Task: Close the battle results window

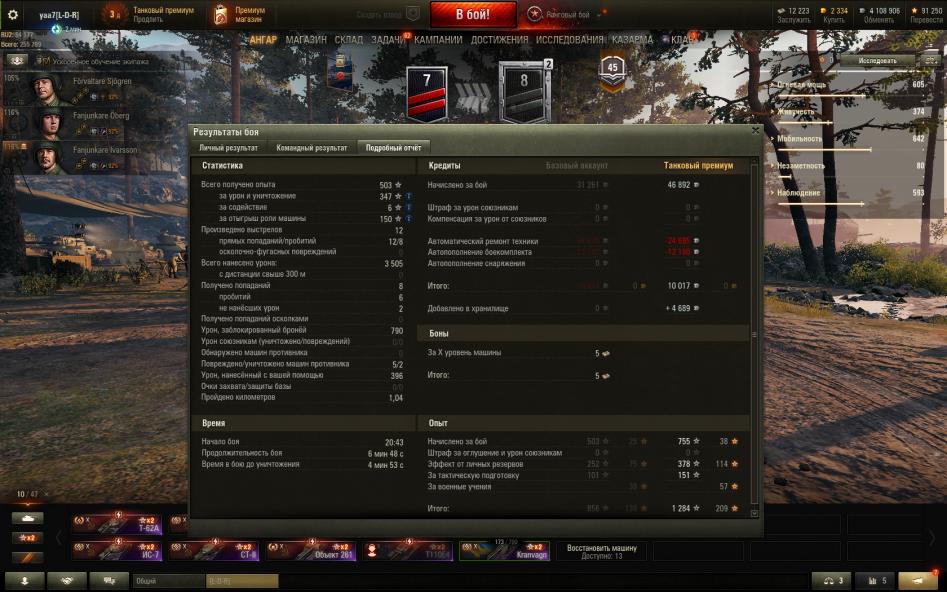Action: coord(754,131)
